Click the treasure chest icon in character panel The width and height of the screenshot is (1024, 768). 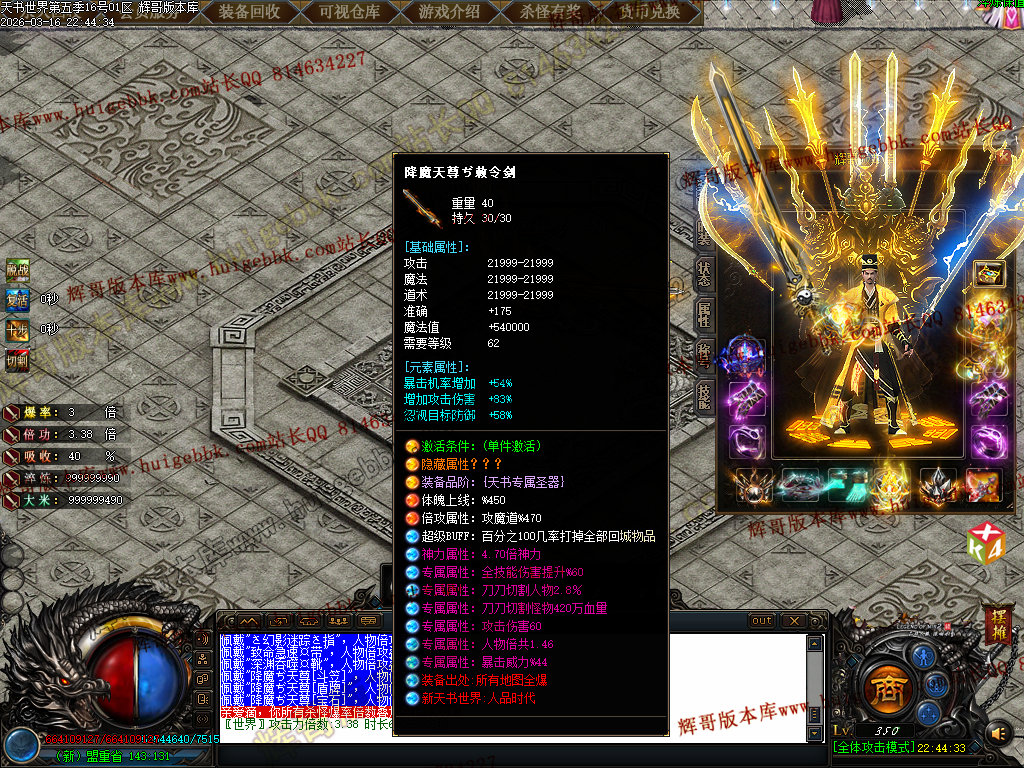point(989,274)
